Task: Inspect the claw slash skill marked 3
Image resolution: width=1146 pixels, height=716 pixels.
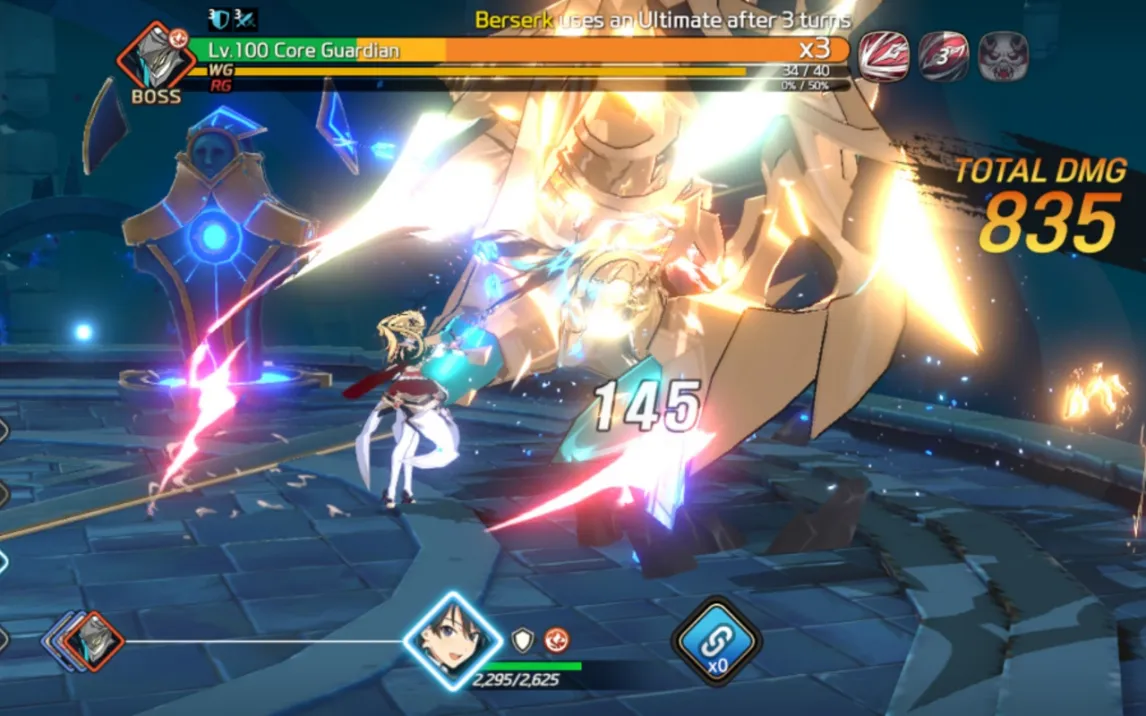Action: coord(943,56)
